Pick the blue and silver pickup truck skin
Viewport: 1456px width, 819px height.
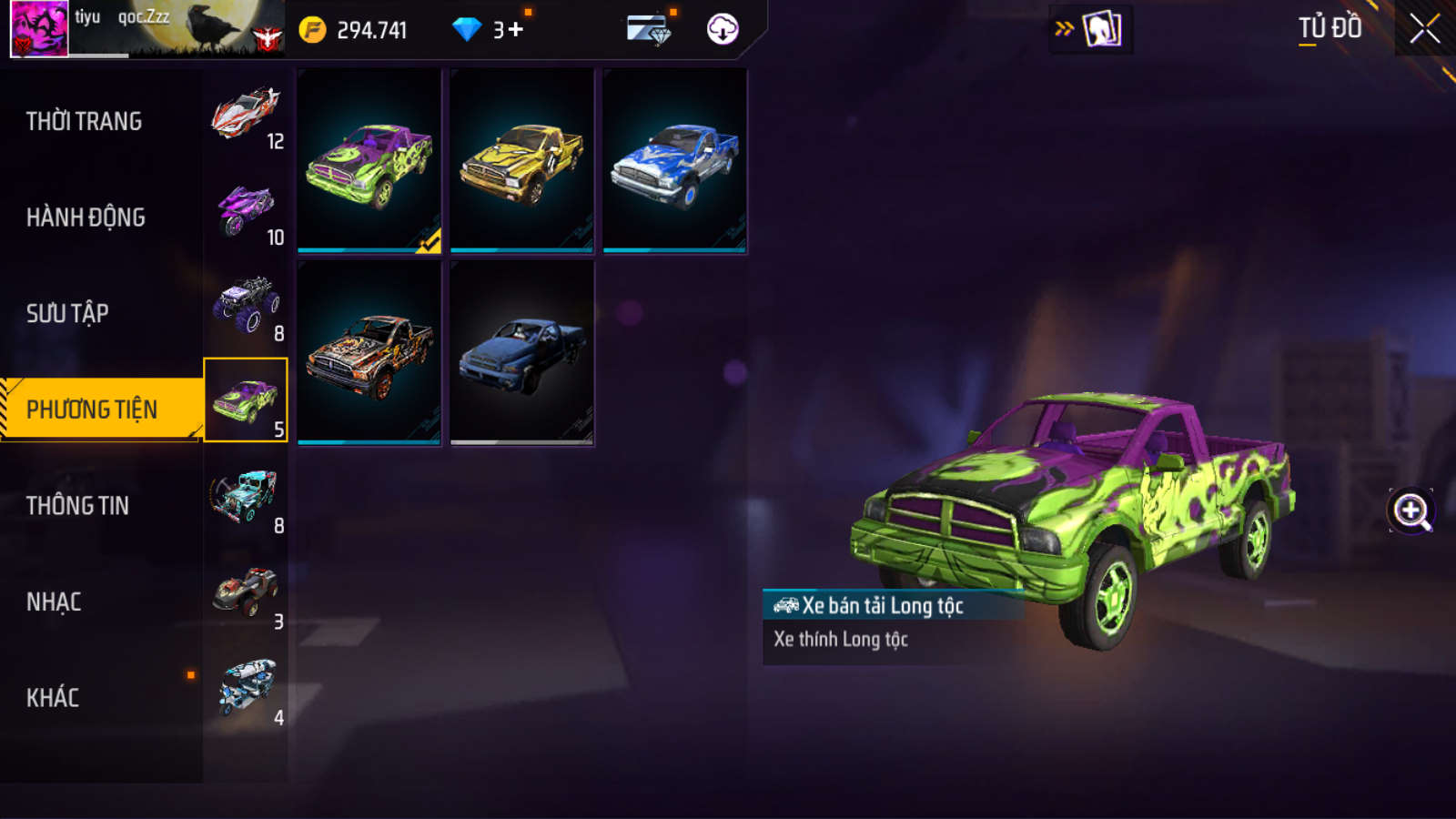point(675,161)
